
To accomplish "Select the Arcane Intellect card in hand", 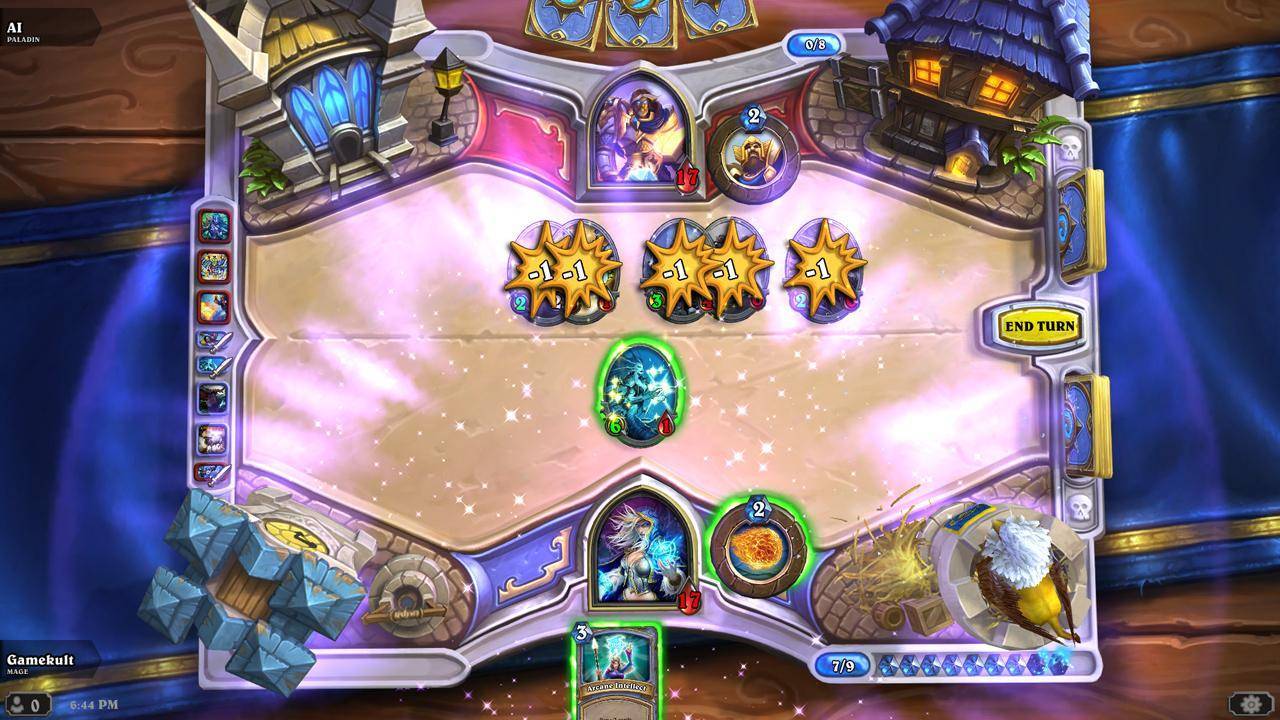I will [615, 668].
